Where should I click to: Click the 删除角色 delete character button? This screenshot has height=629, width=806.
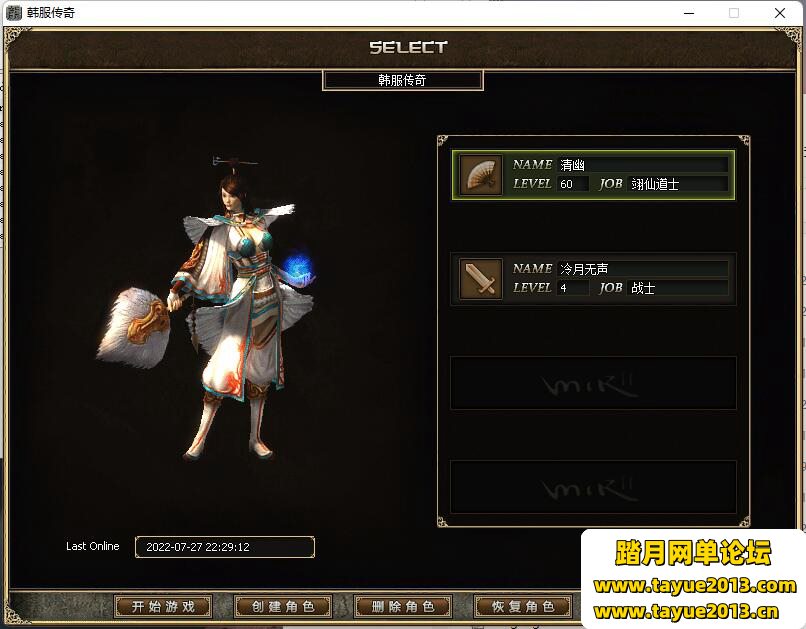[403, 606]
